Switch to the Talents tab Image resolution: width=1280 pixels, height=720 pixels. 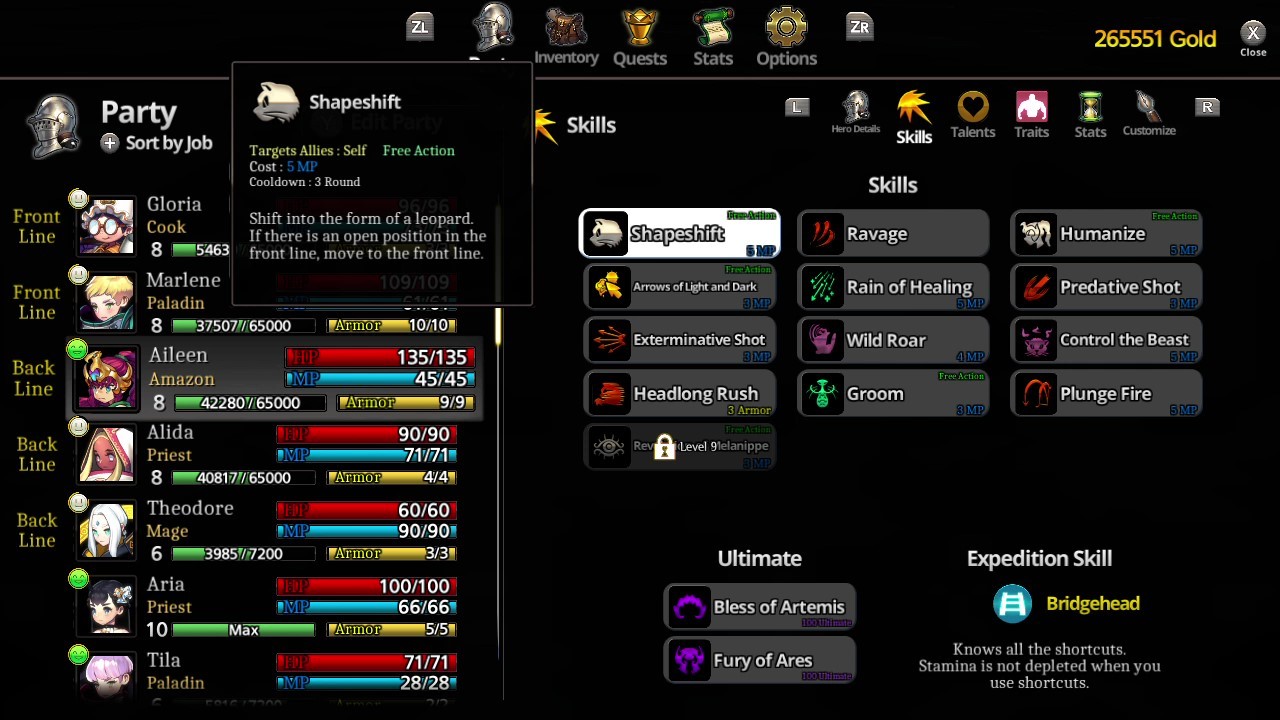[972, 113]
